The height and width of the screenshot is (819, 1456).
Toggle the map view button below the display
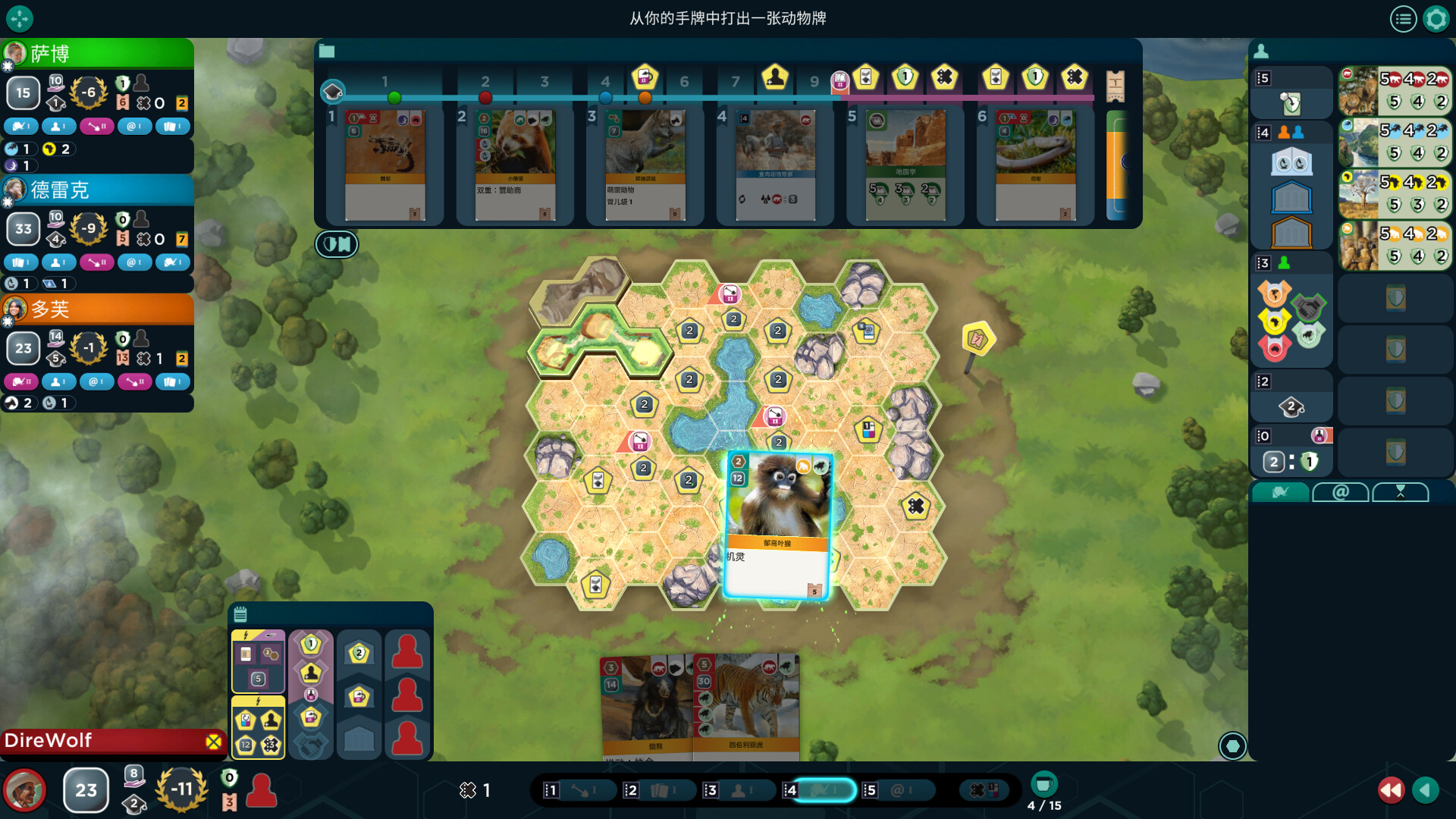[x=337, y=244]
